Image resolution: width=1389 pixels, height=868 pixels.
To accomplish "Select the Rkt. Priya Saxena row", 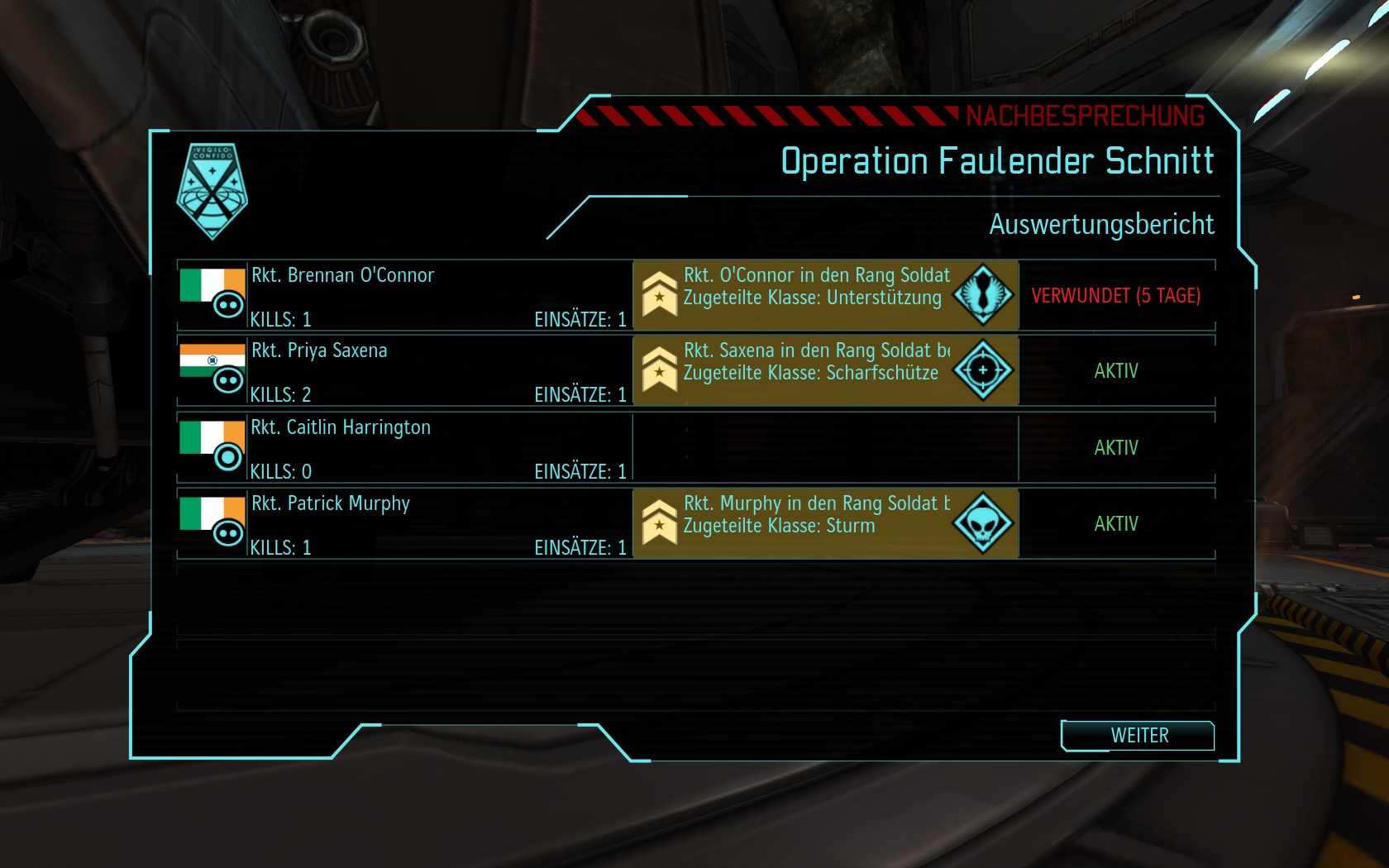I will pyautogui.click(x=405, y=371).
